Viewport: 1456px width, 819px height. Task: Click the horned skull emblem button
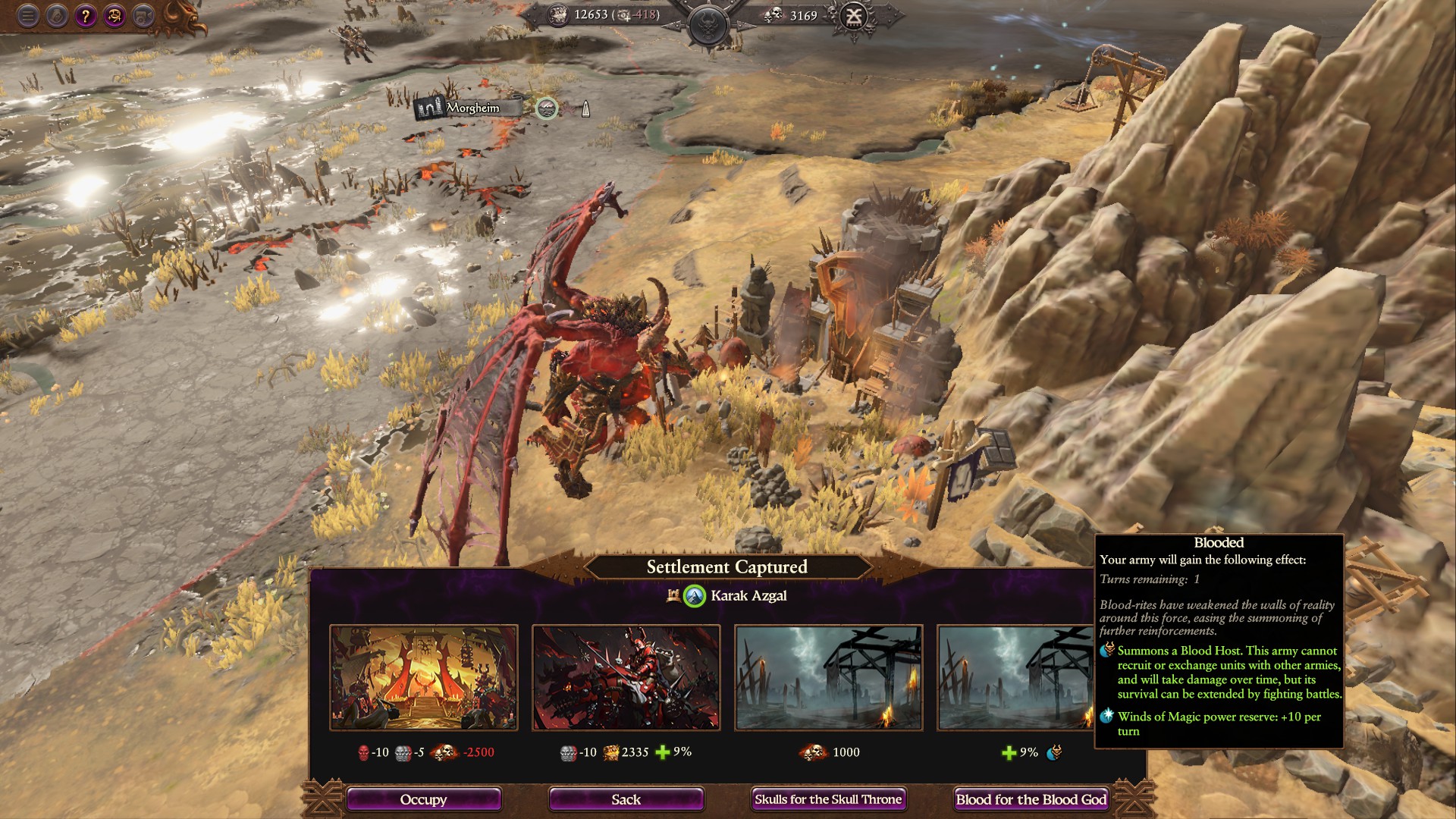pyautogui.click(x=710, y=24)
